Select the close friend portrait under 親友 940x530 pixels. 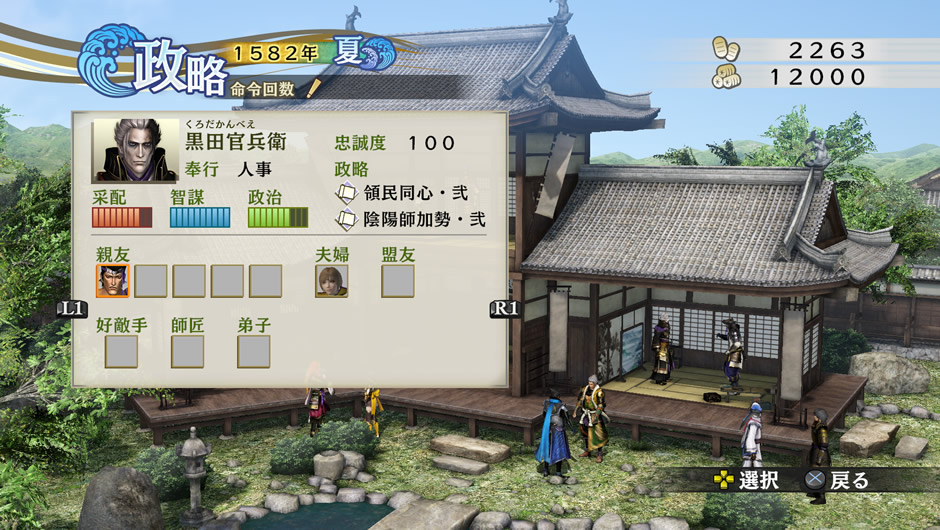click(x=113, y=281)
